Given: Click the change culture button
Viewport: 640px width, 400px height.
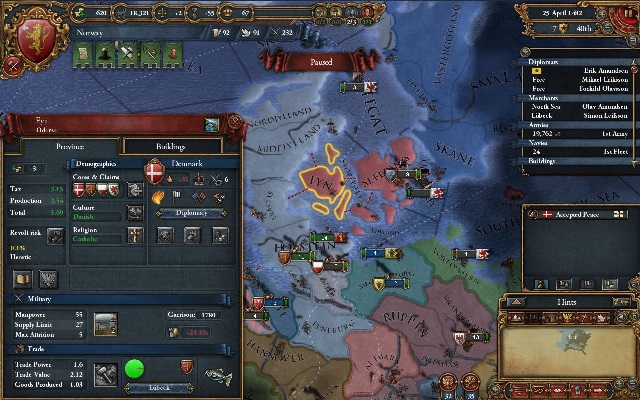Looking at the screenshot, I should tap(135, 212).
